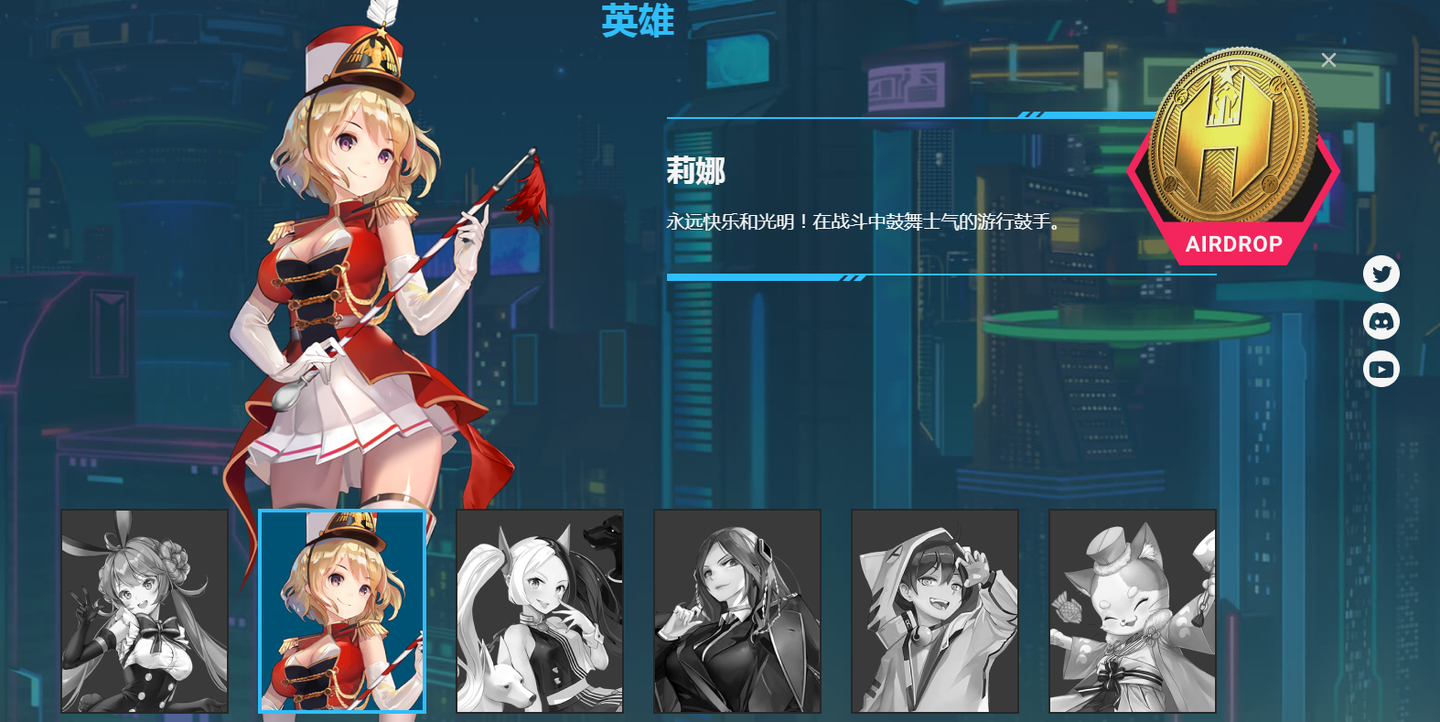Click the 英雄 section heading
Image resolution: width=1440 pixels, height=722 pixels.
[x=637, y=22]
